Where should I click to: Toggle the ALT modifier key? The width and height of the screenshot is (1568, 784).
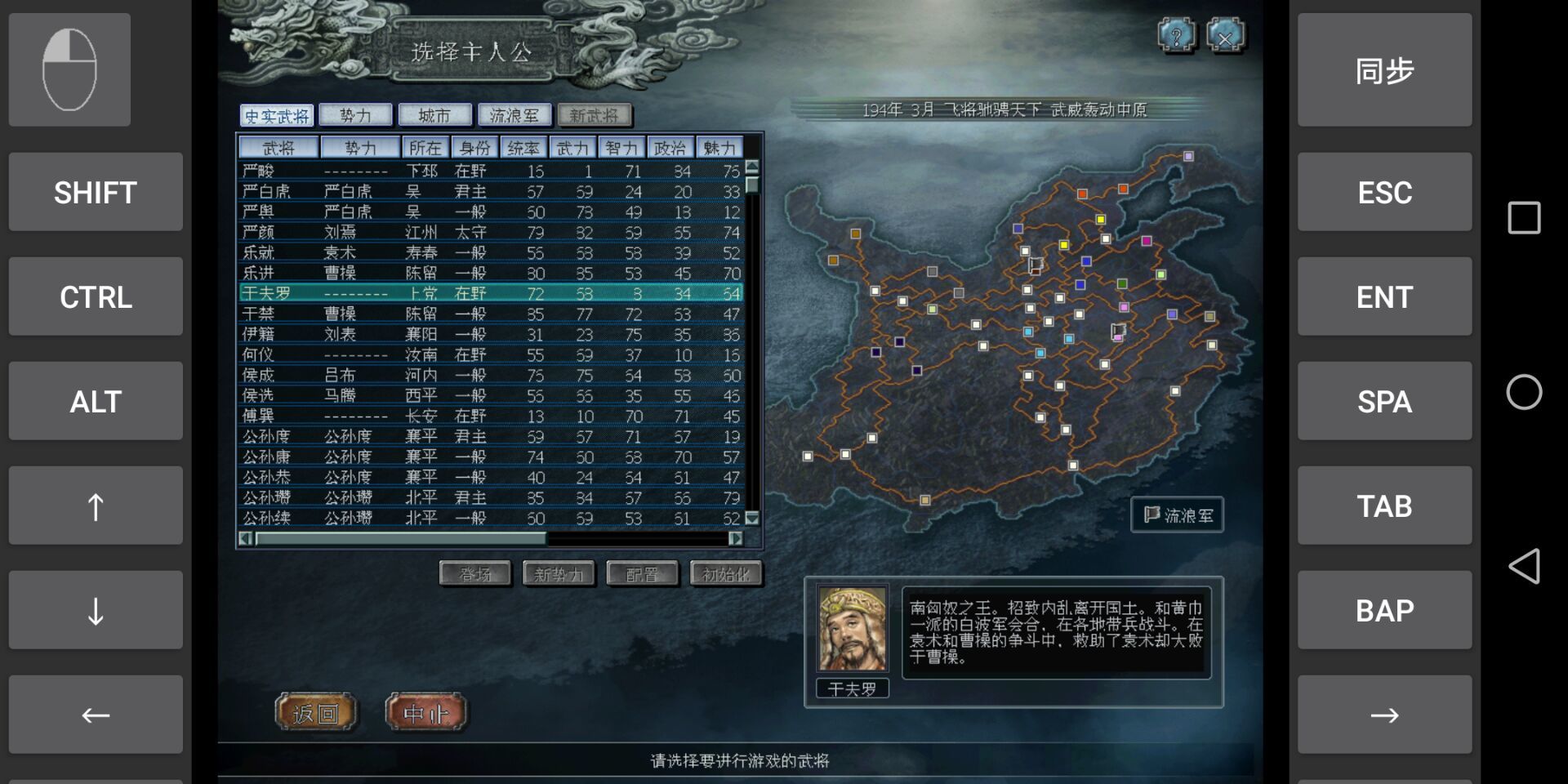click(x=95, y=401)
